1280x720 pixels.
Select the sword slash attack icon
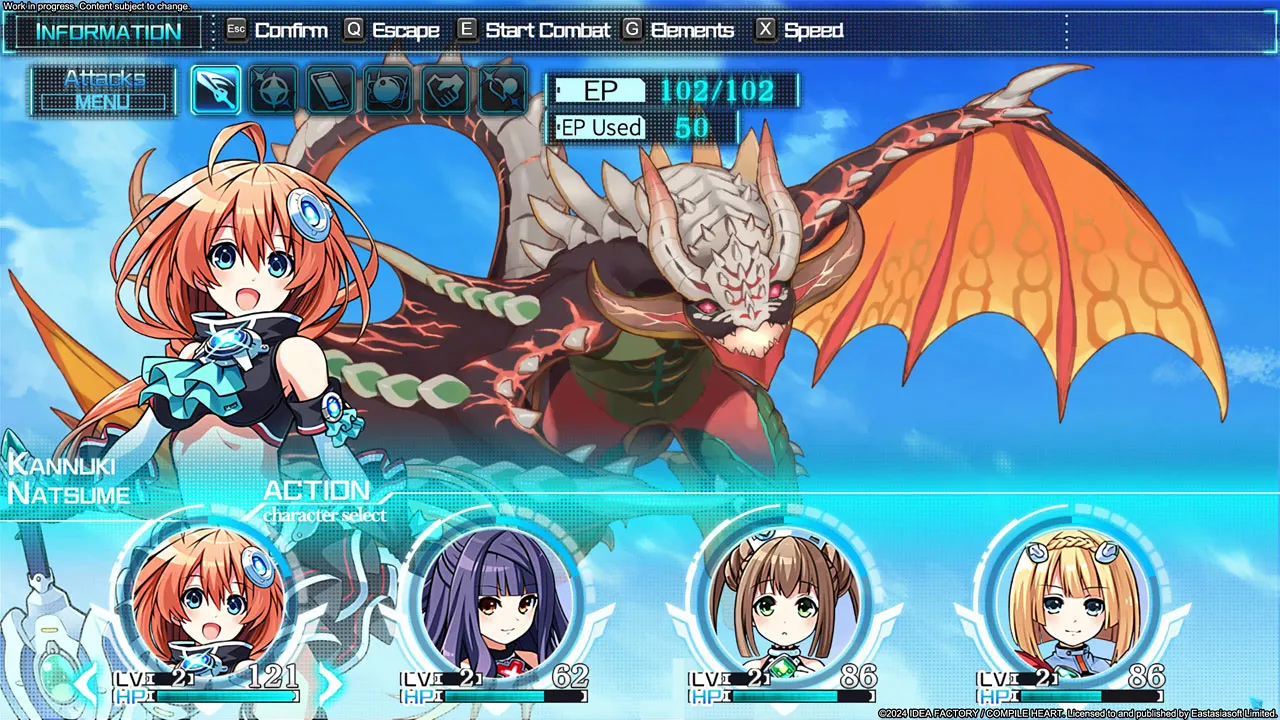[215, 91]
